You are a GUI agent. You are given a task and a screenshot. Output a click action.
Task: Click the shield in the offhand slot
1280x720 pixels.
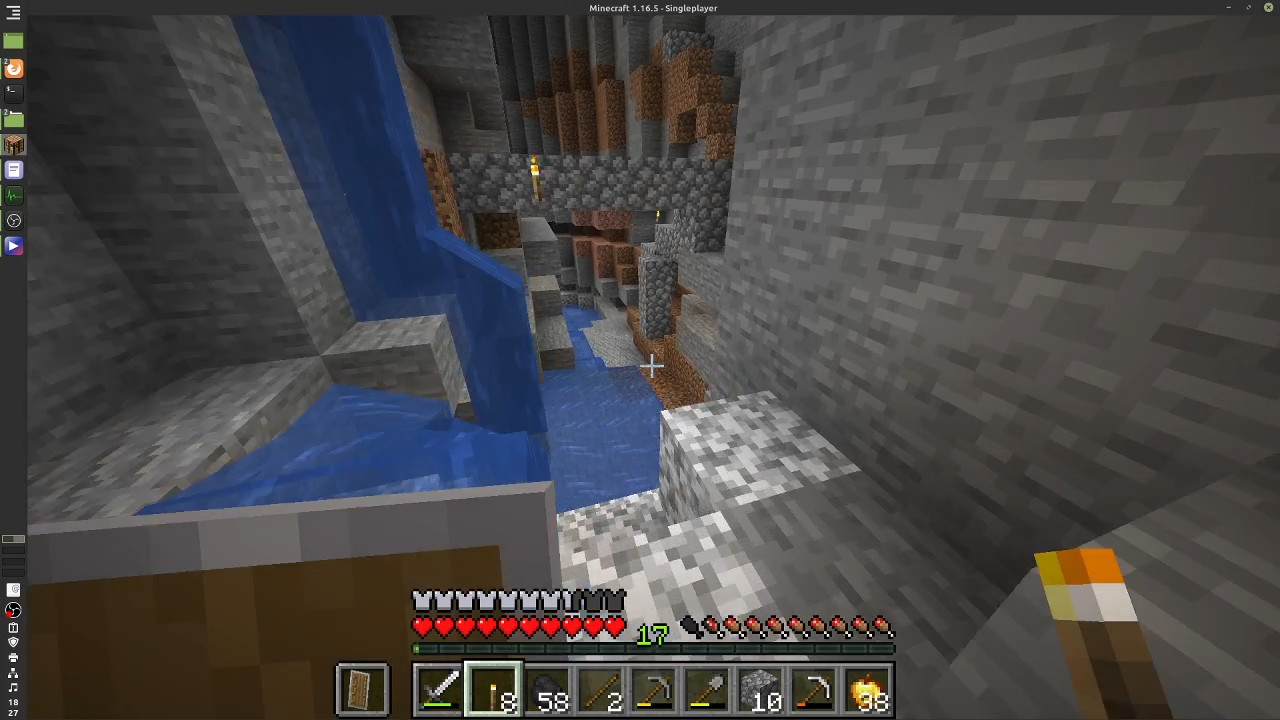tap(362, 689)
